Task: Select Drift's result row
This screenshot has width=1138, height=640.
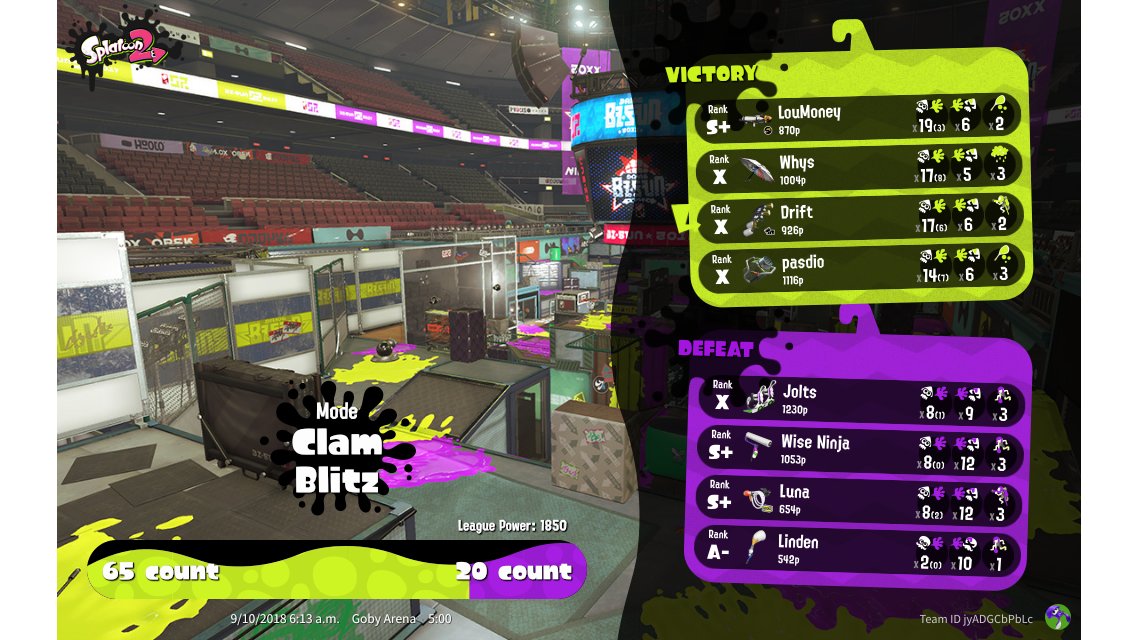Action: coord(856,217)
